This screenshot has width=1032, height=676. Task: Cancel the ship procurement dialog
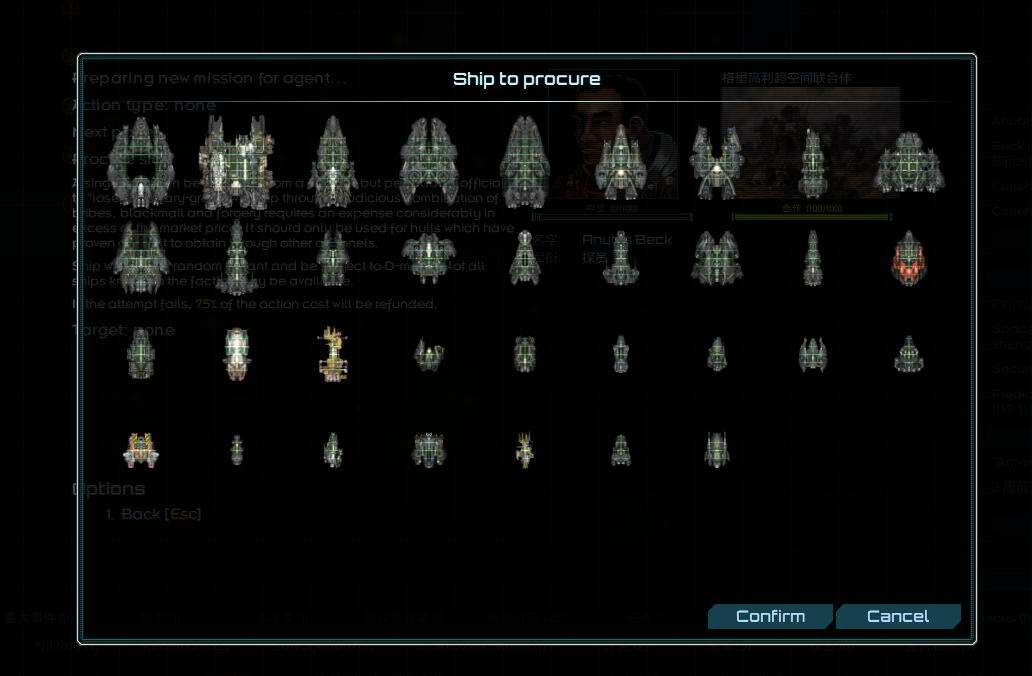point(897,616)
